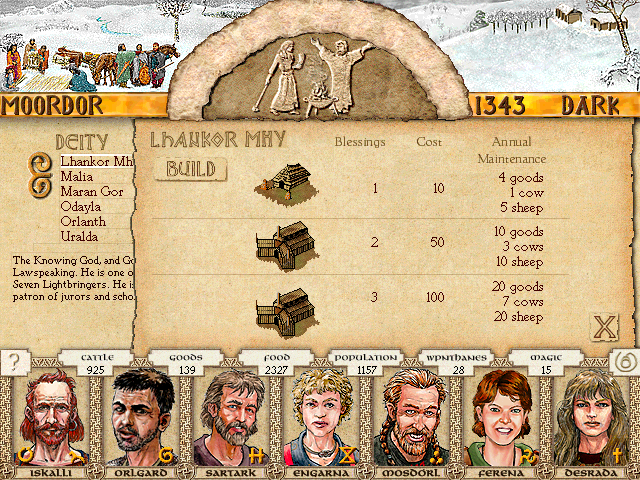Select Uralda in the deity list
The width and height of the screenshot is (640, 480).
click(81, 236)
